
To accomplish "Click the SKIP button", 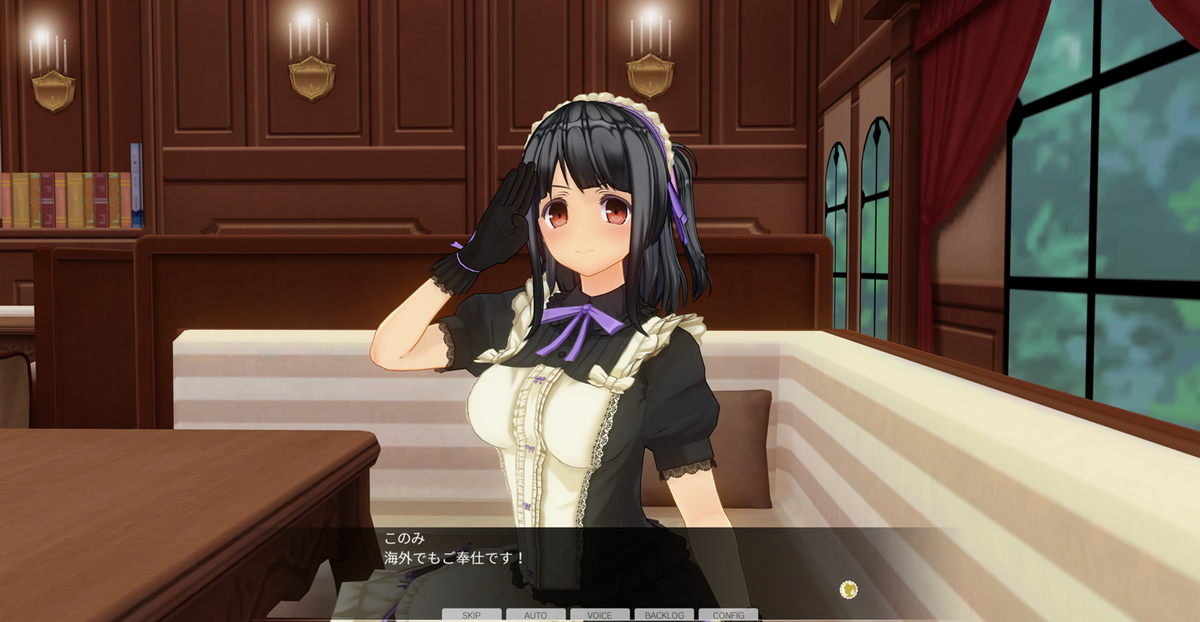I will [x=472, y=615].
